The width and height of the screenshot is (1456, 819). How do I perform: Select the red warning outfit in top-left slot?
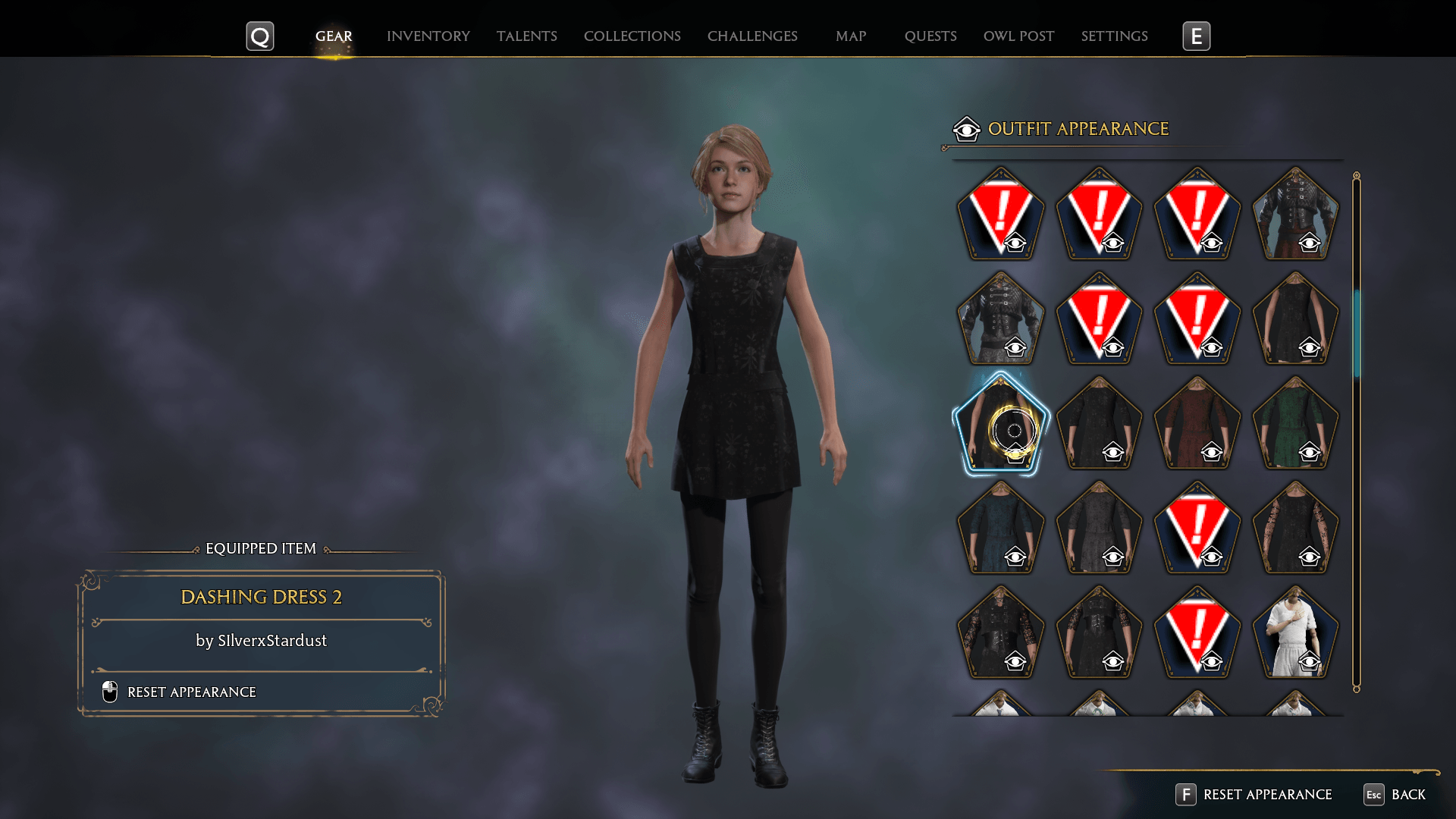tap(1001, 216)
